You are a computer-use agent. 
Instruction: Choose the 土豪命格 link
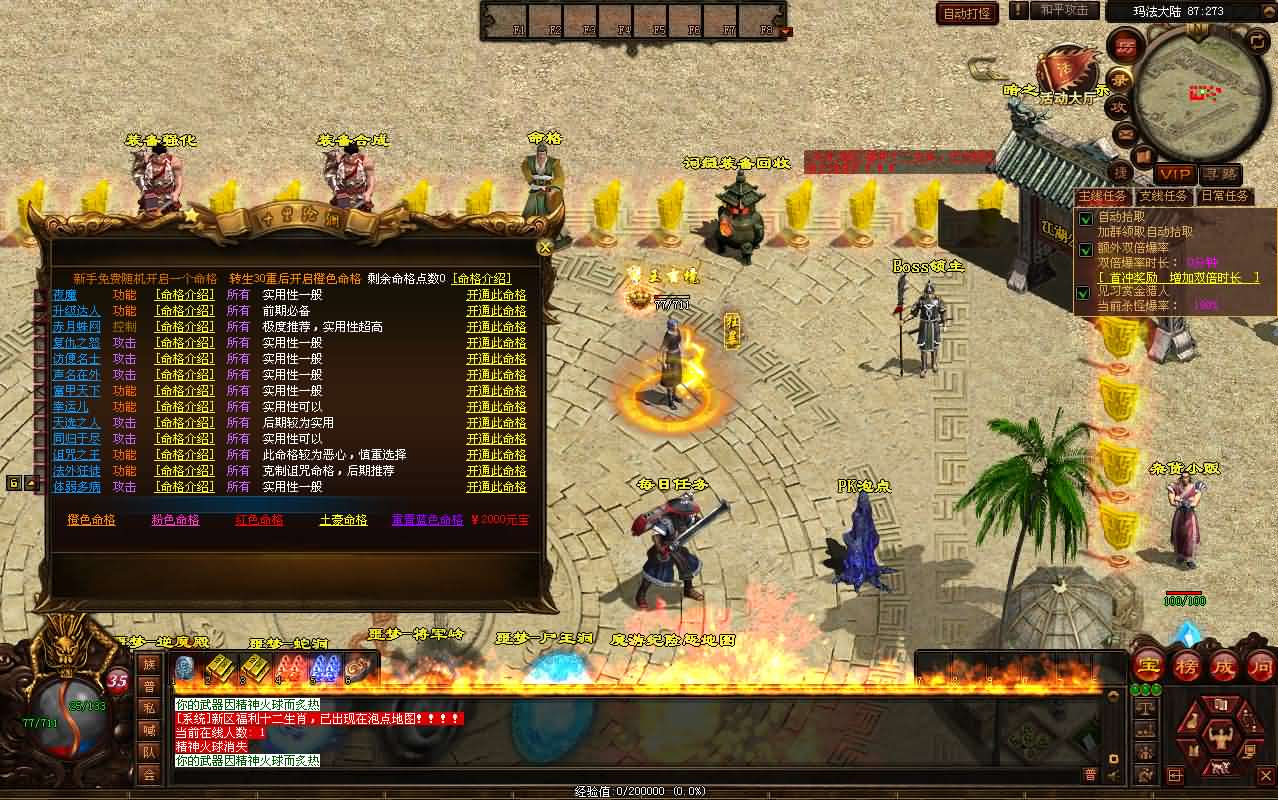[343, 520]
